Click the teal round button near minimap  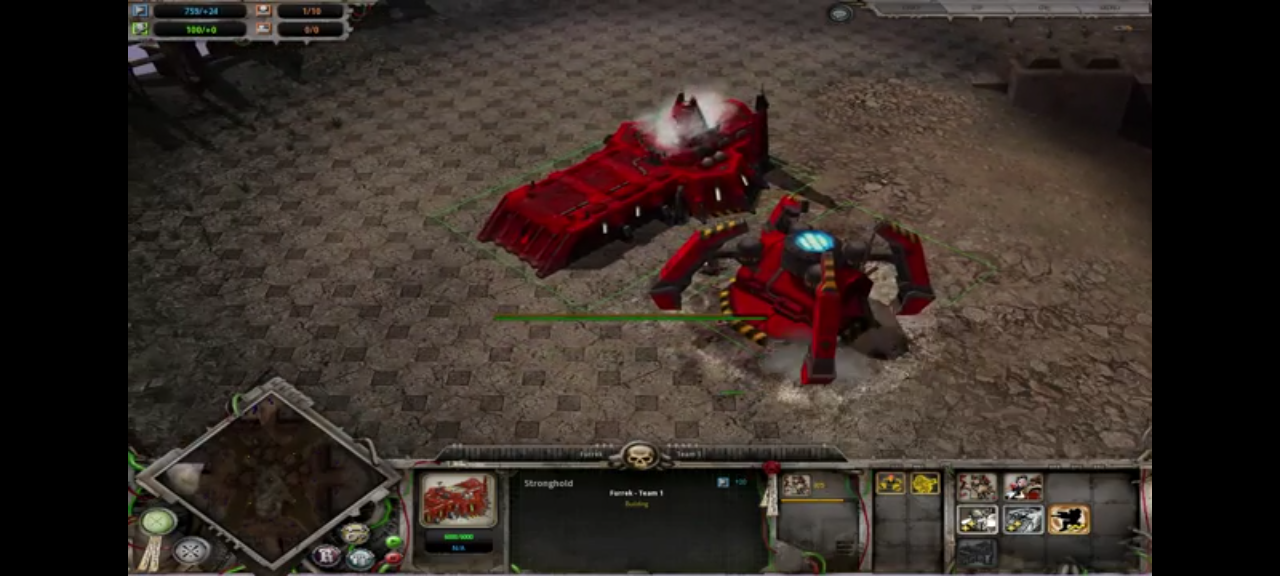coord(360,557)
